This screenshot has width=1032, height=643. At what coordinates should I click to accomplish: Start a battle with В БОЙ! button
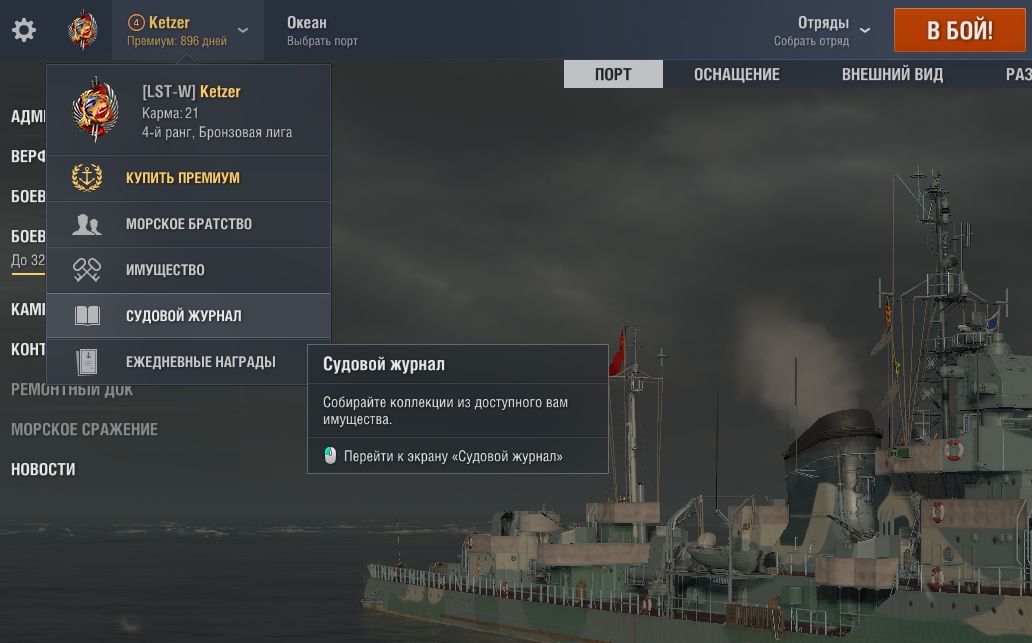(960, 30)
